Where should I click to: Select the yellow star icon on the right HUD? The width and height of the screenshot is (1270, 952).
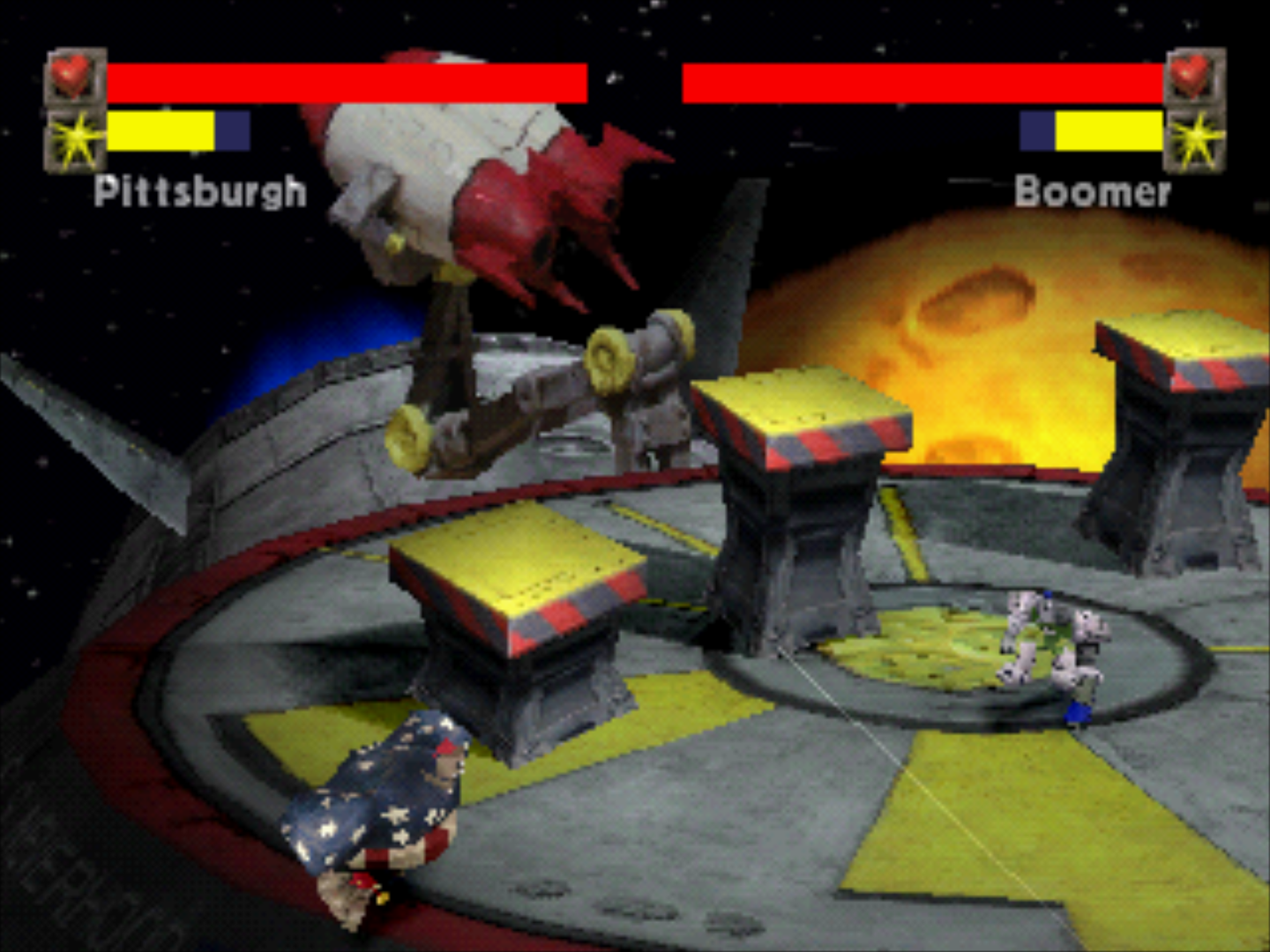tap(1195, 137)
